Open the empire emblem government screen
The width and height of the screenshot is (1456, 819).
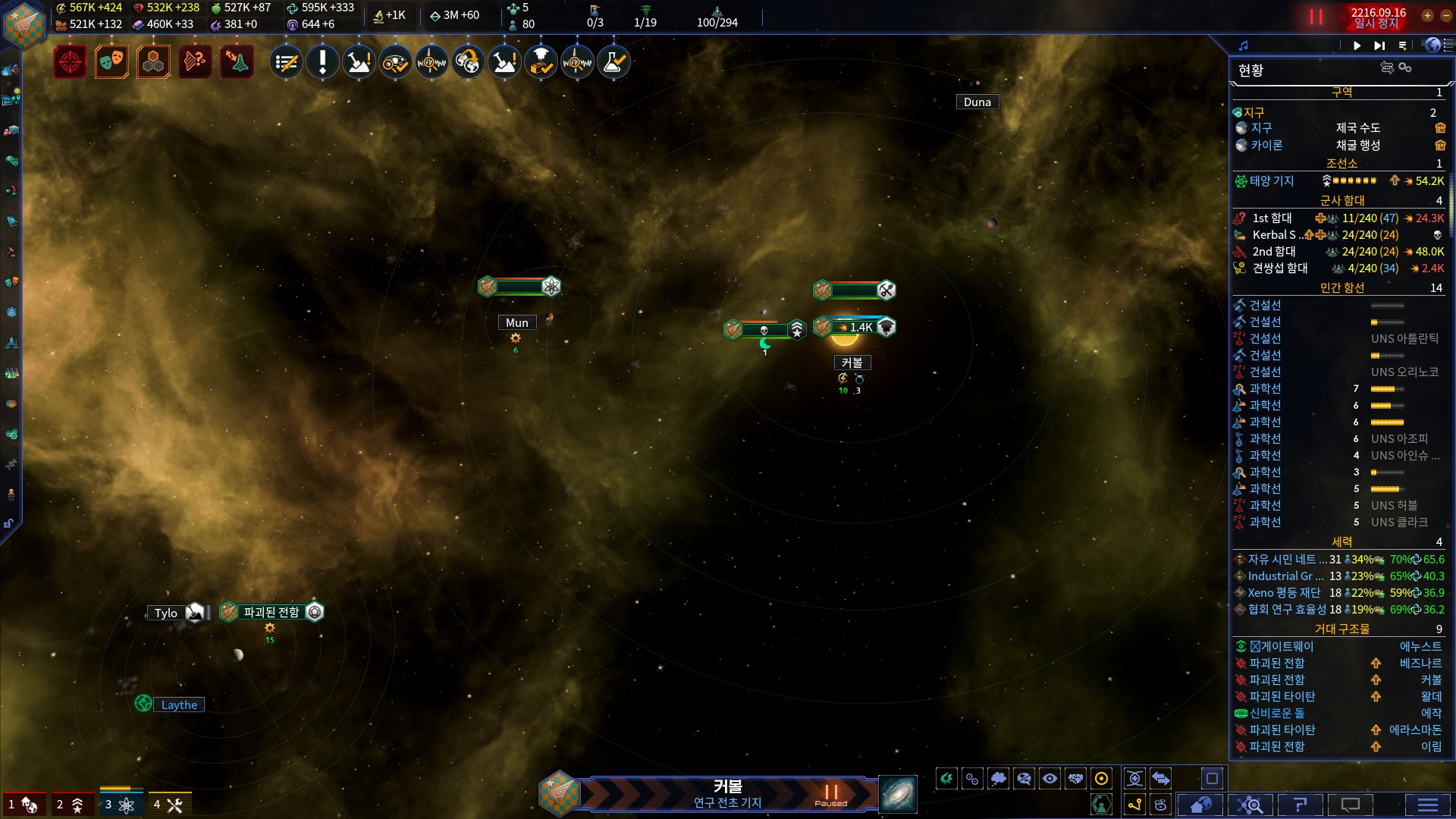pos(24,24)
